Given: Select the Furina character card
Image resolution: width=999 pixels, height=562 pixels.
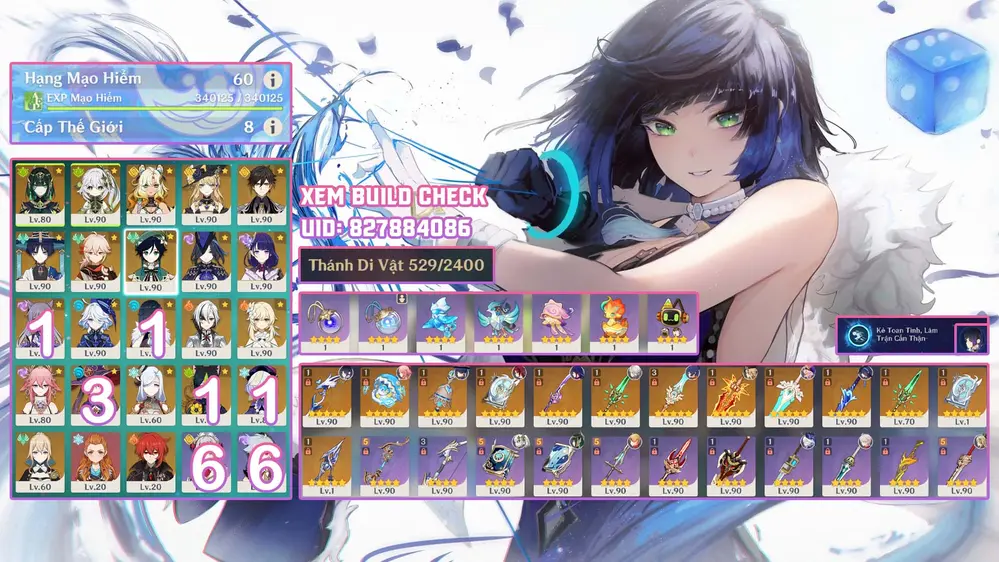Looking at the screenshot, I should 96,325.
